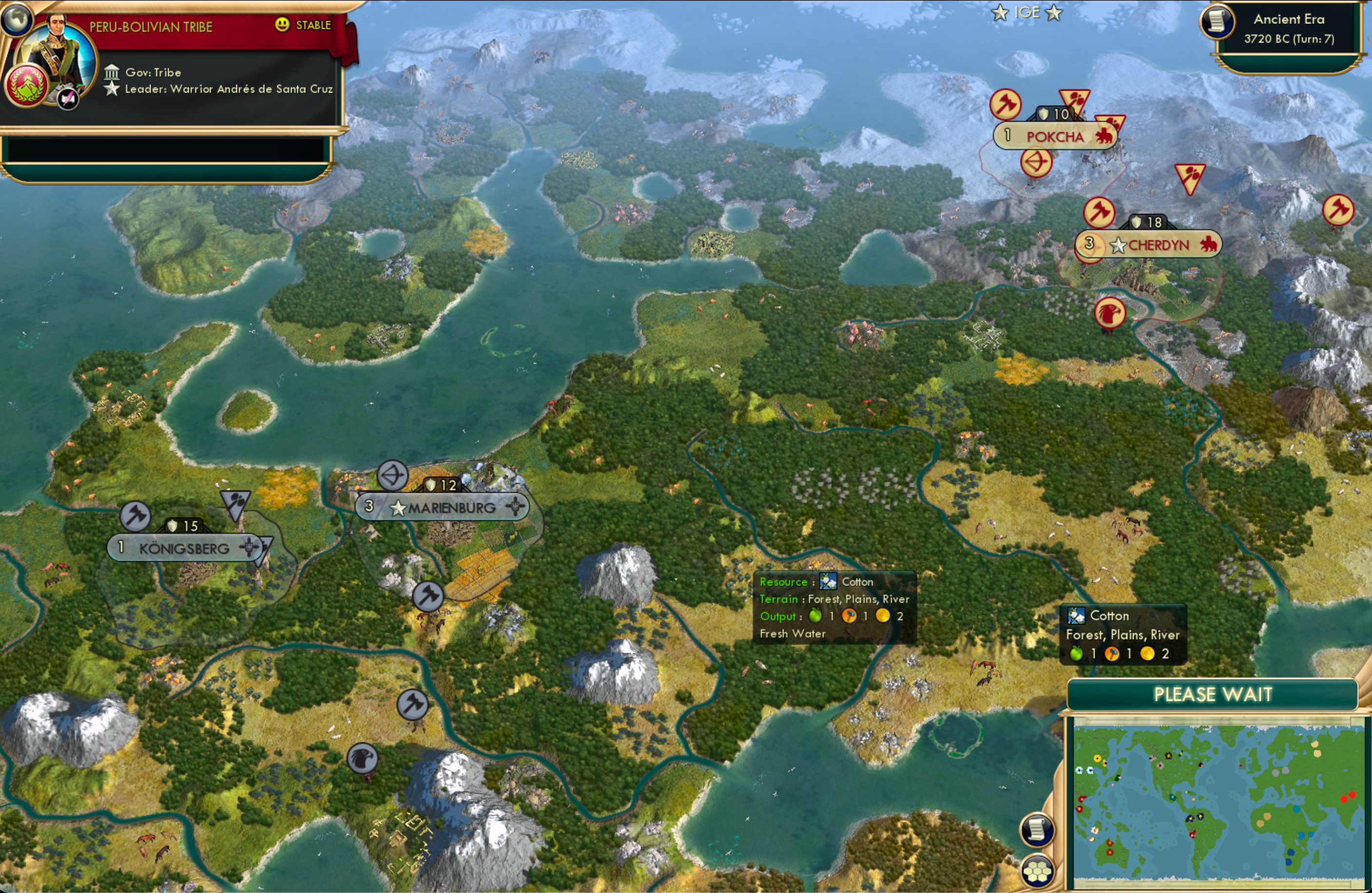Switch to strategic view with the hexagon icon
This screenshot has height=893, width=1372.
tap(1037, 871)
